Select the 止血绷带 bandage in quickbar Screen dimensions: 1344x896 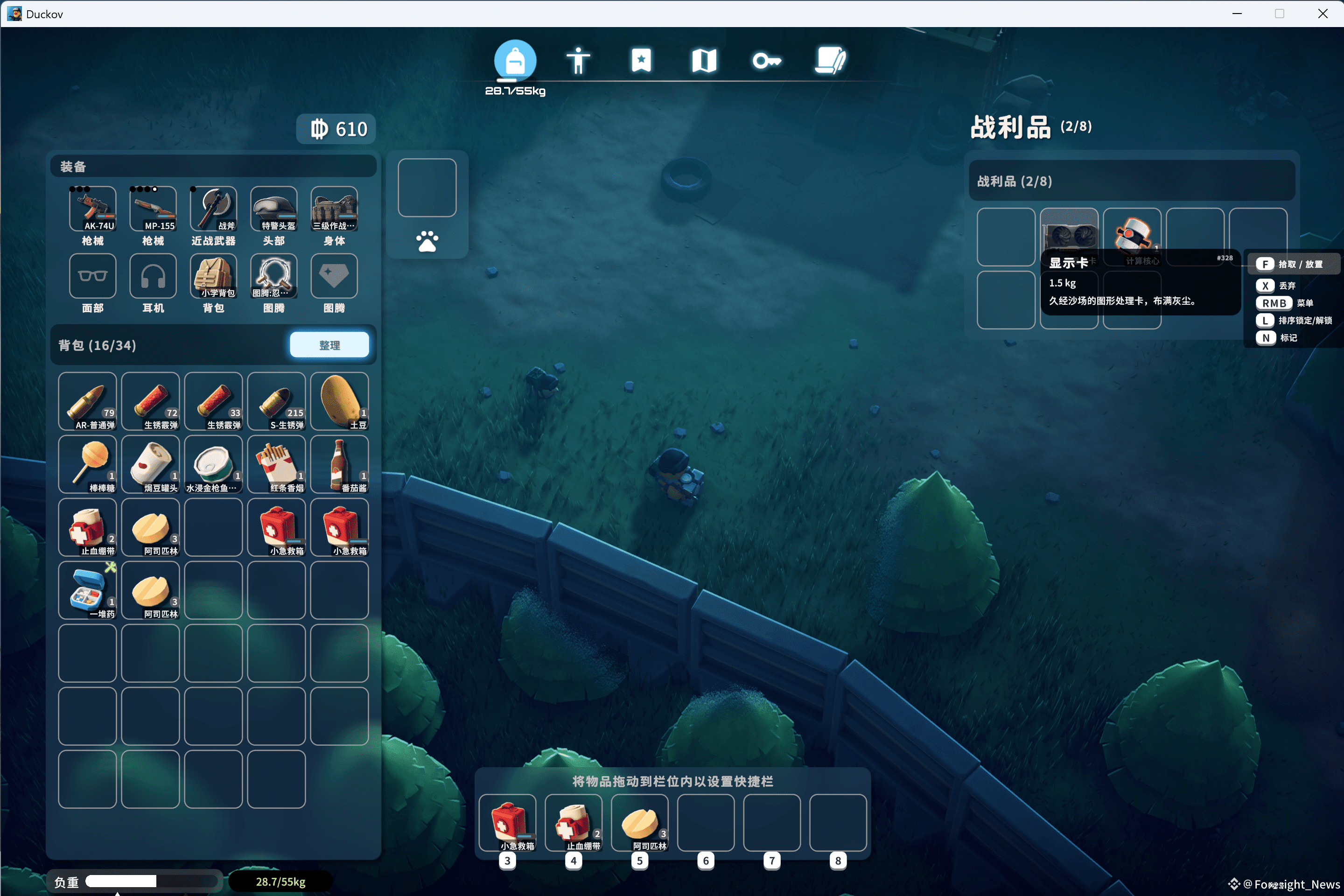[573, 822]
